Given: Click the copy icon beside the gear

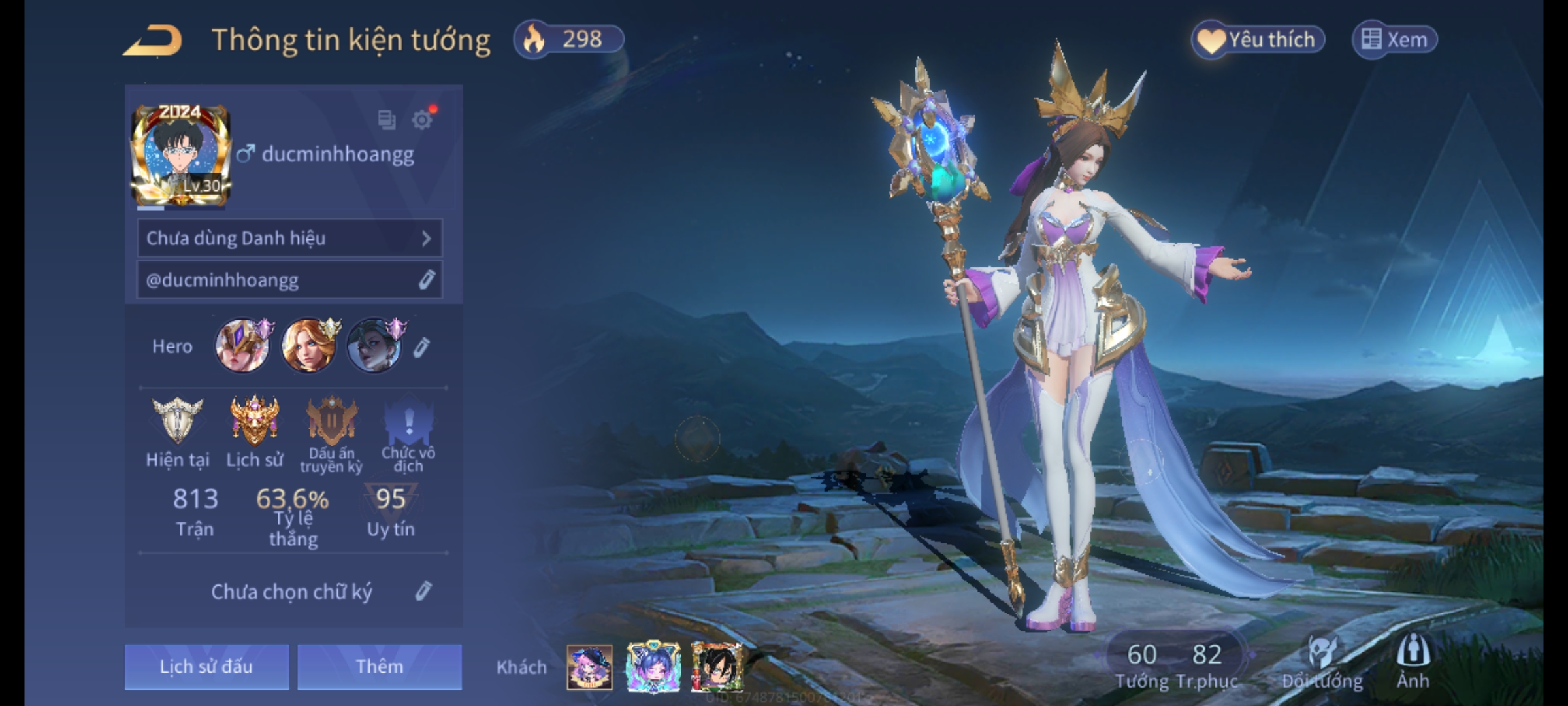Looking at the screenshot, I should 387,120.
